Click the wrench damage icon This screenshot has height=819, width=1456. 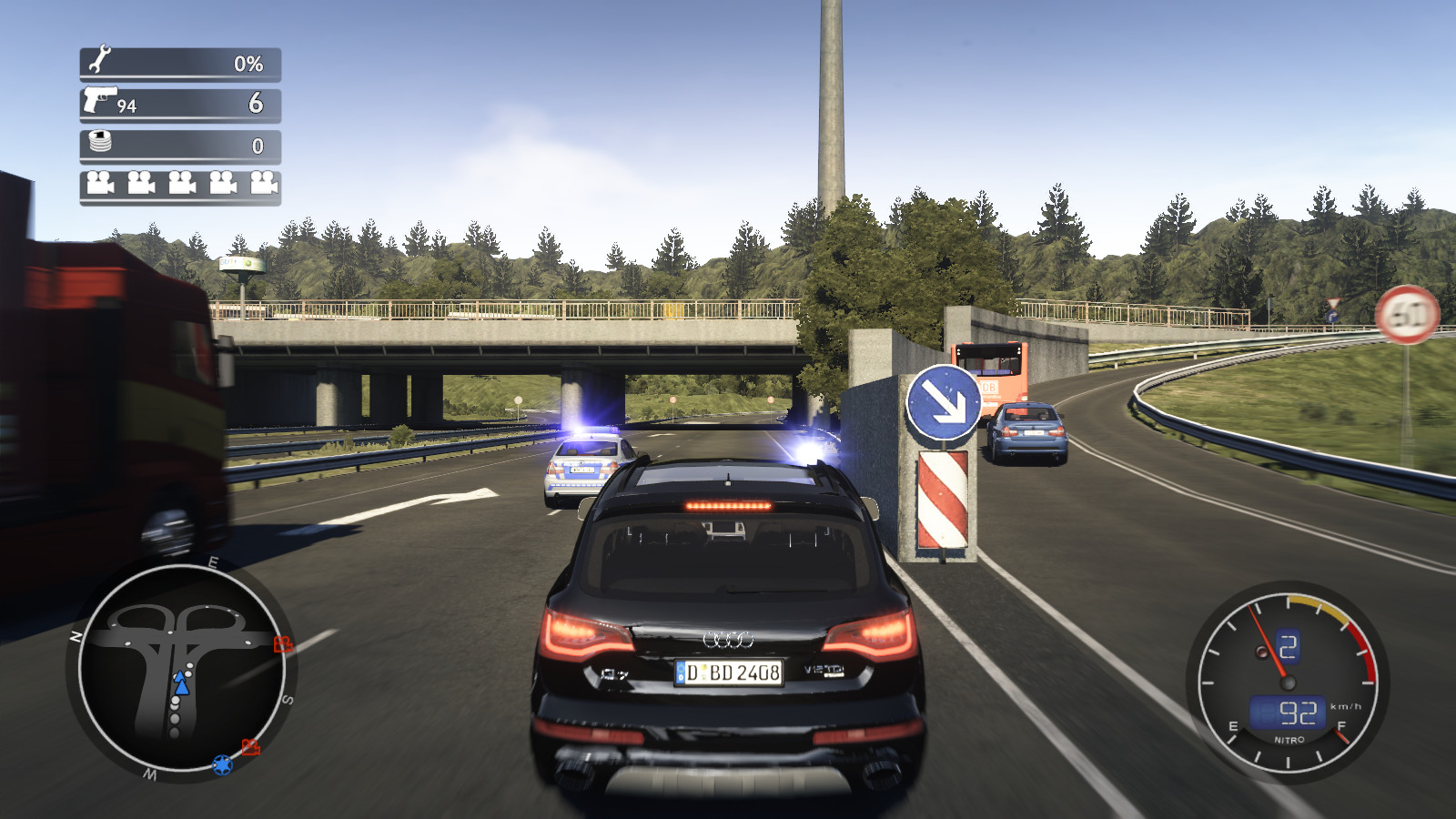coord(99,59)
